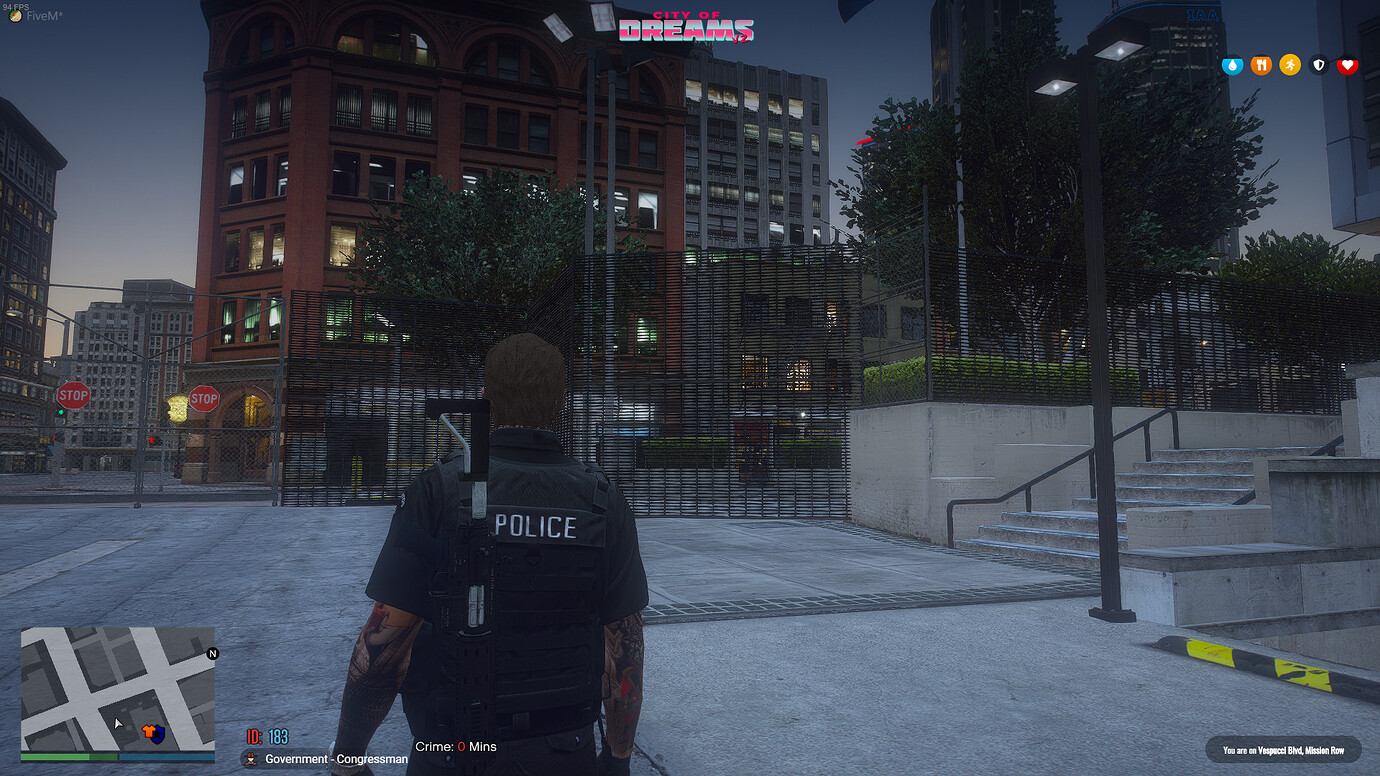Viewport: 1380px width, 776px height.
Task: Select the red health heart icon
Action: pyautogui.click(x=1348, y=65)
